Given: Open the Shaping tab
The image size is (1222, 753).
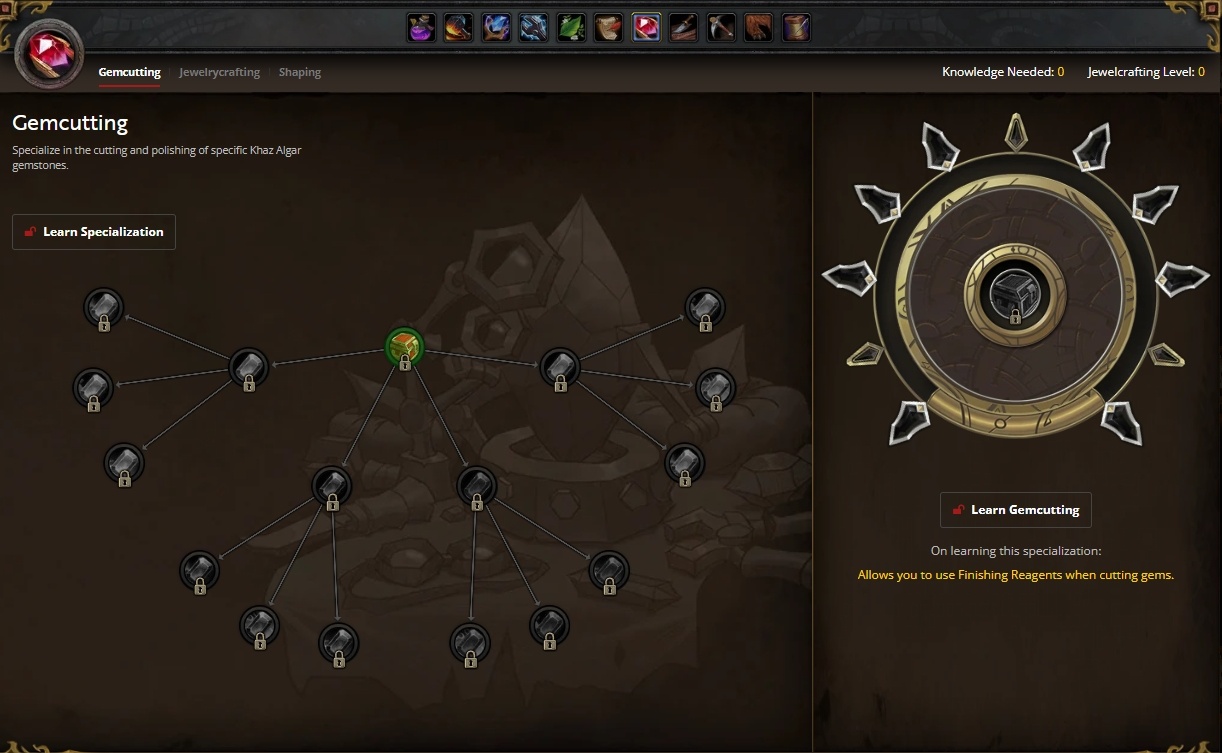Looking at the screenshot, I should pos(300,72).
